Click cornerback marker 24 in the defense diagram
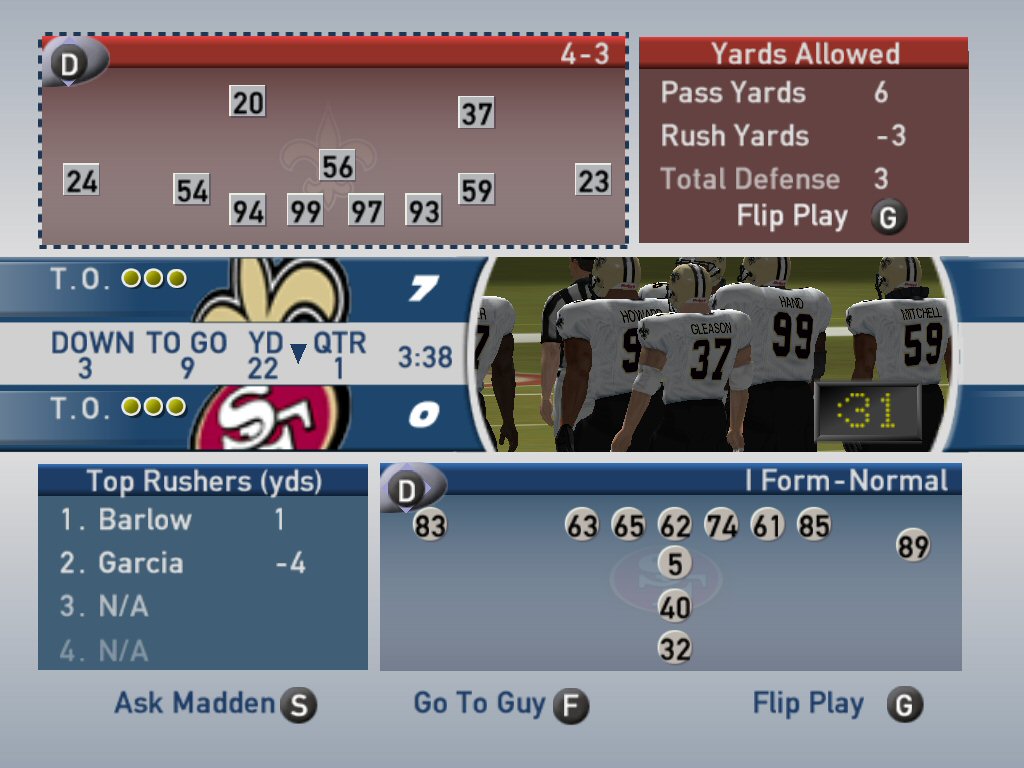This screenshot has height=768, width=1024. [82, 181]
